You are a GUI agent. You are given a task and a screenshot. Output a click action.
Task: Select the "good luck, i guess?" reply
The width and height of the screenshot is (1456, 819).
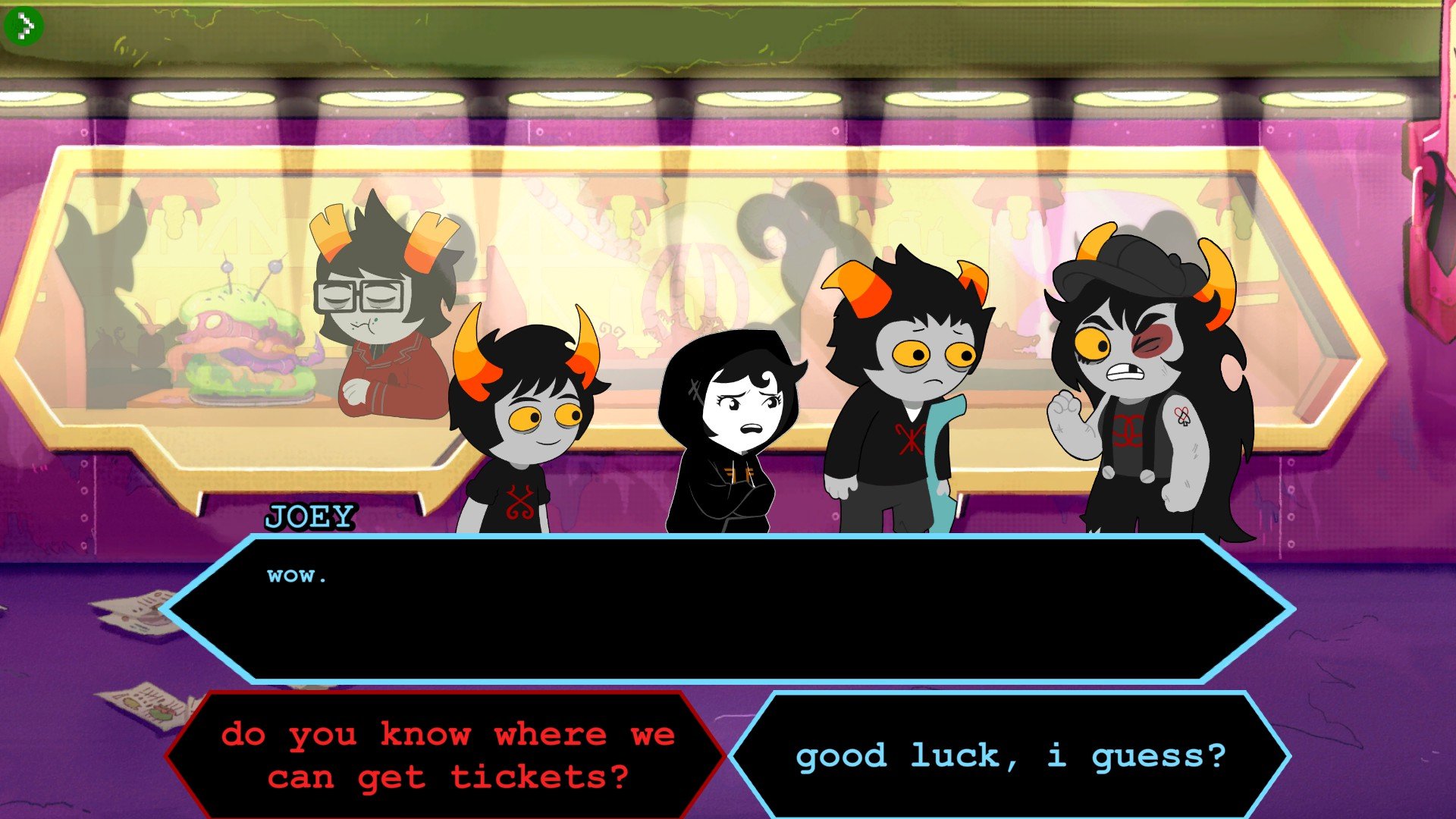coord(1010,755)
